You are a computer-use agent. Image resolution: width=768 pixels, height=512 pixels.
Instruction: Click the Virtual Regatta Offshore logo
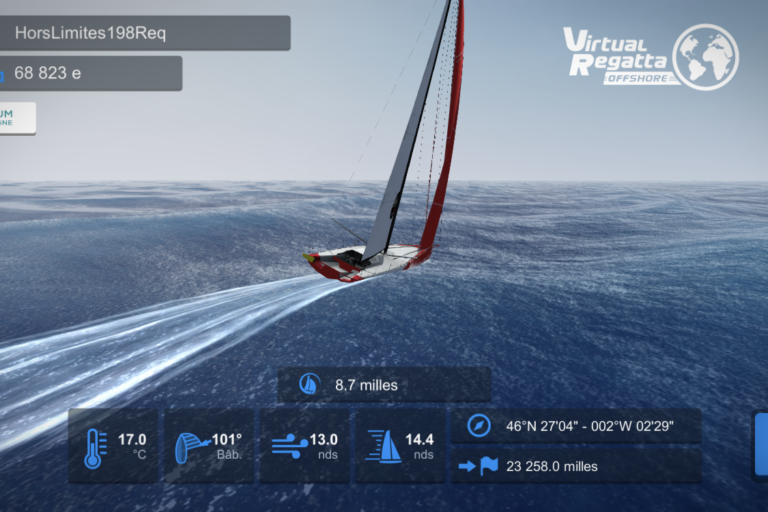click(650, 55)
